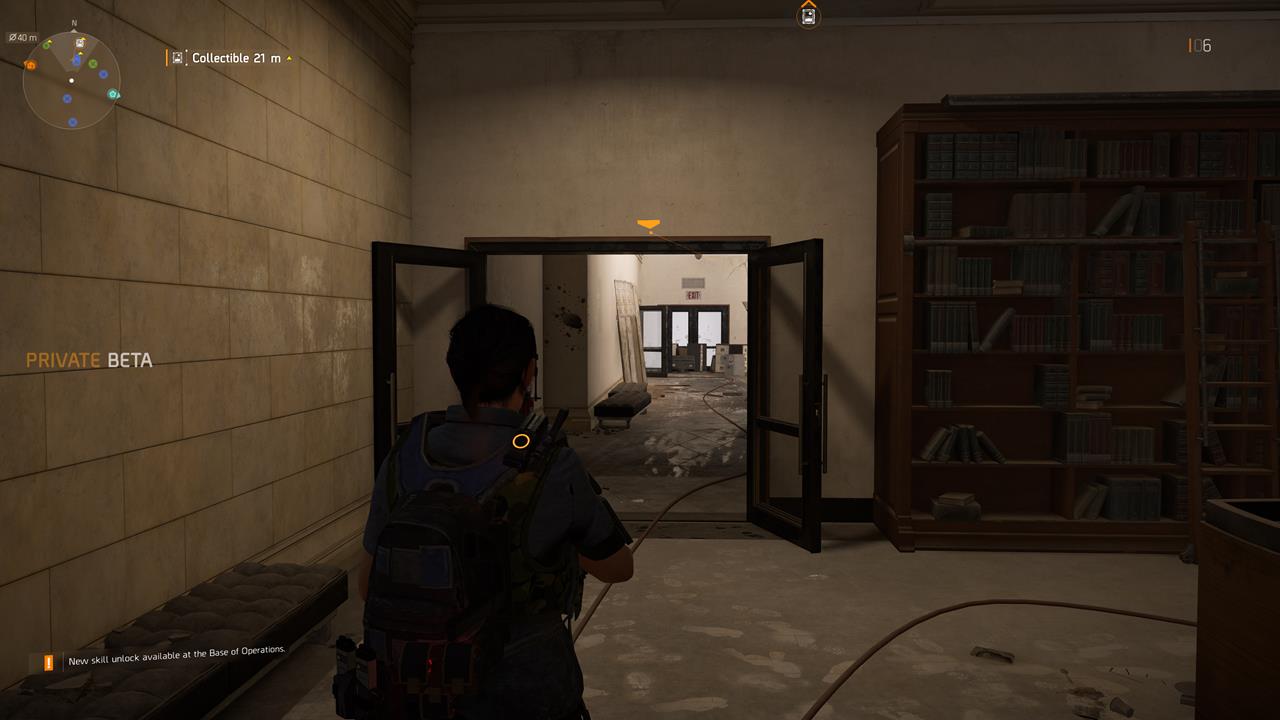The width and height of the screenshot is (1280, 720).
Task: Select the blue ally marker on the minimap
Action: pyautogui.click(x=103, y=74)
